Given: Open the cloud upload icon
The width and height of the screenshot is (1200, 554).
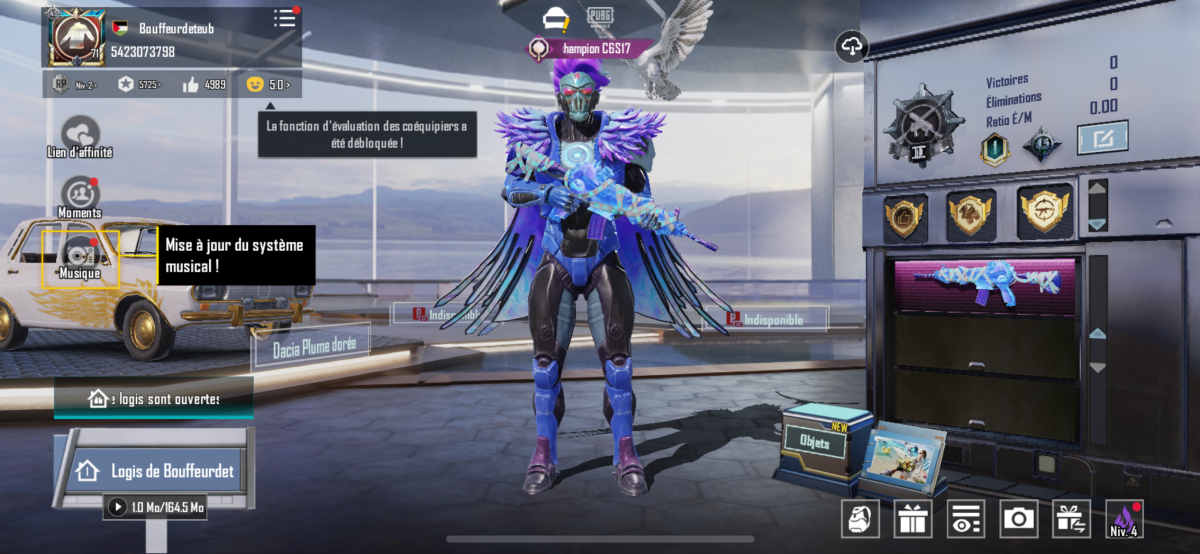Looking at the screenshot, I should [x=851, y=47].
